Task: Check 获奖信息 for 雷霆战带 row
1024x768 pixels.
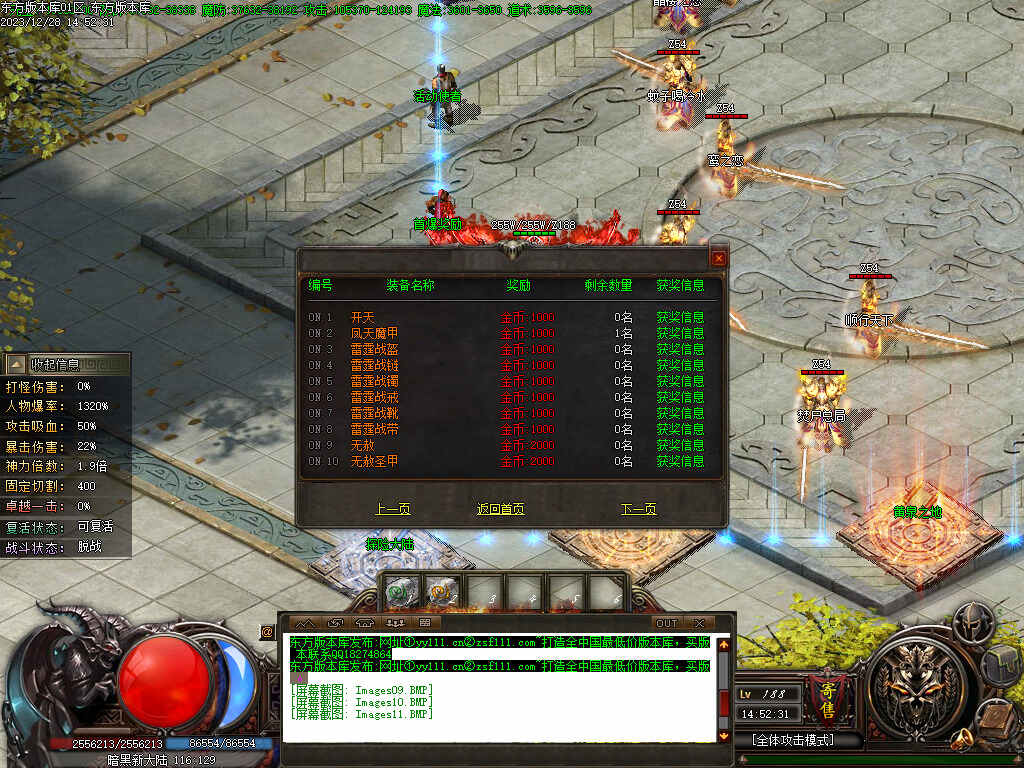Action: point(680,429)
